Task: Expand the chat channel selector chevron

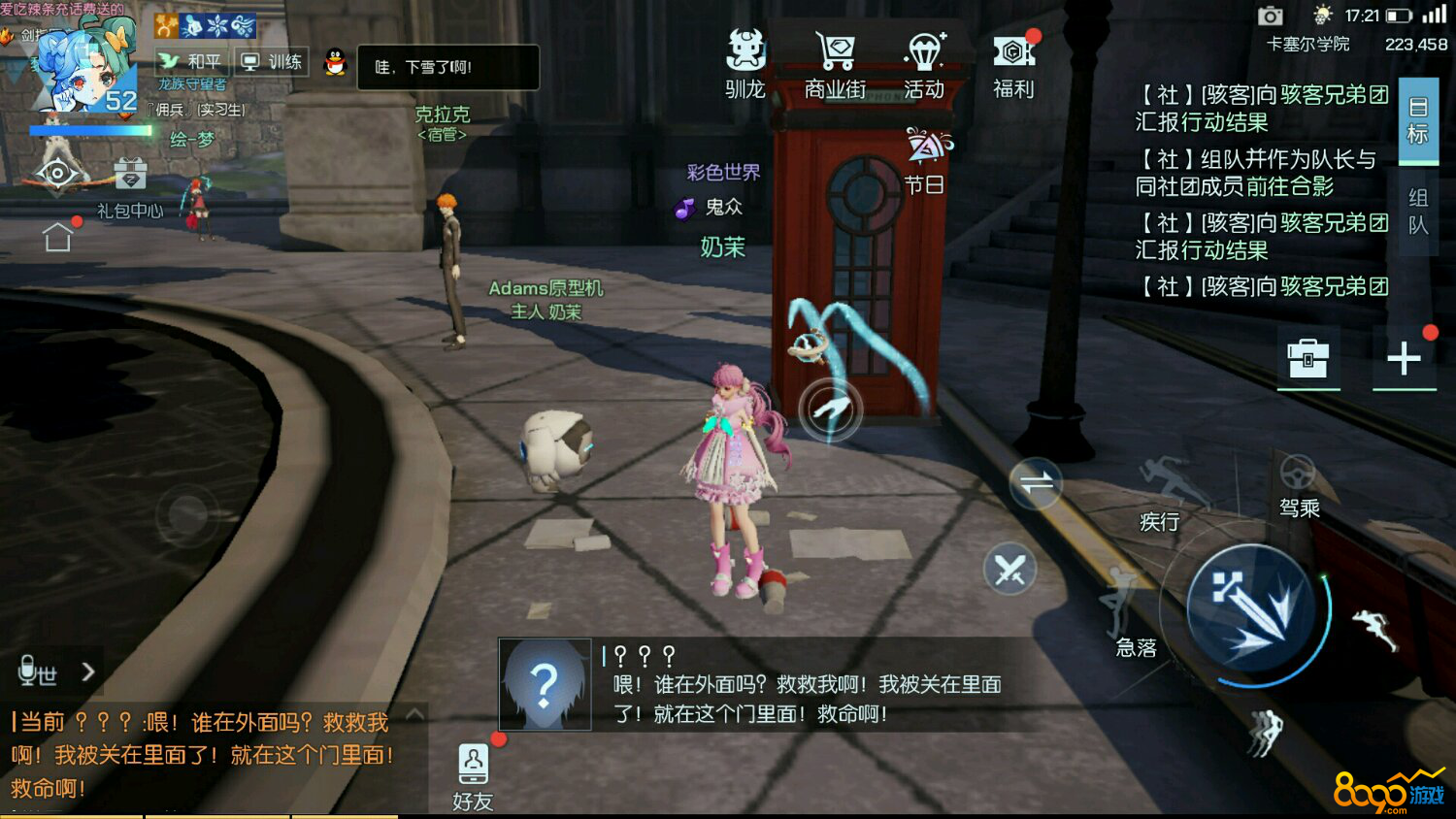Action: click(87, 670)
